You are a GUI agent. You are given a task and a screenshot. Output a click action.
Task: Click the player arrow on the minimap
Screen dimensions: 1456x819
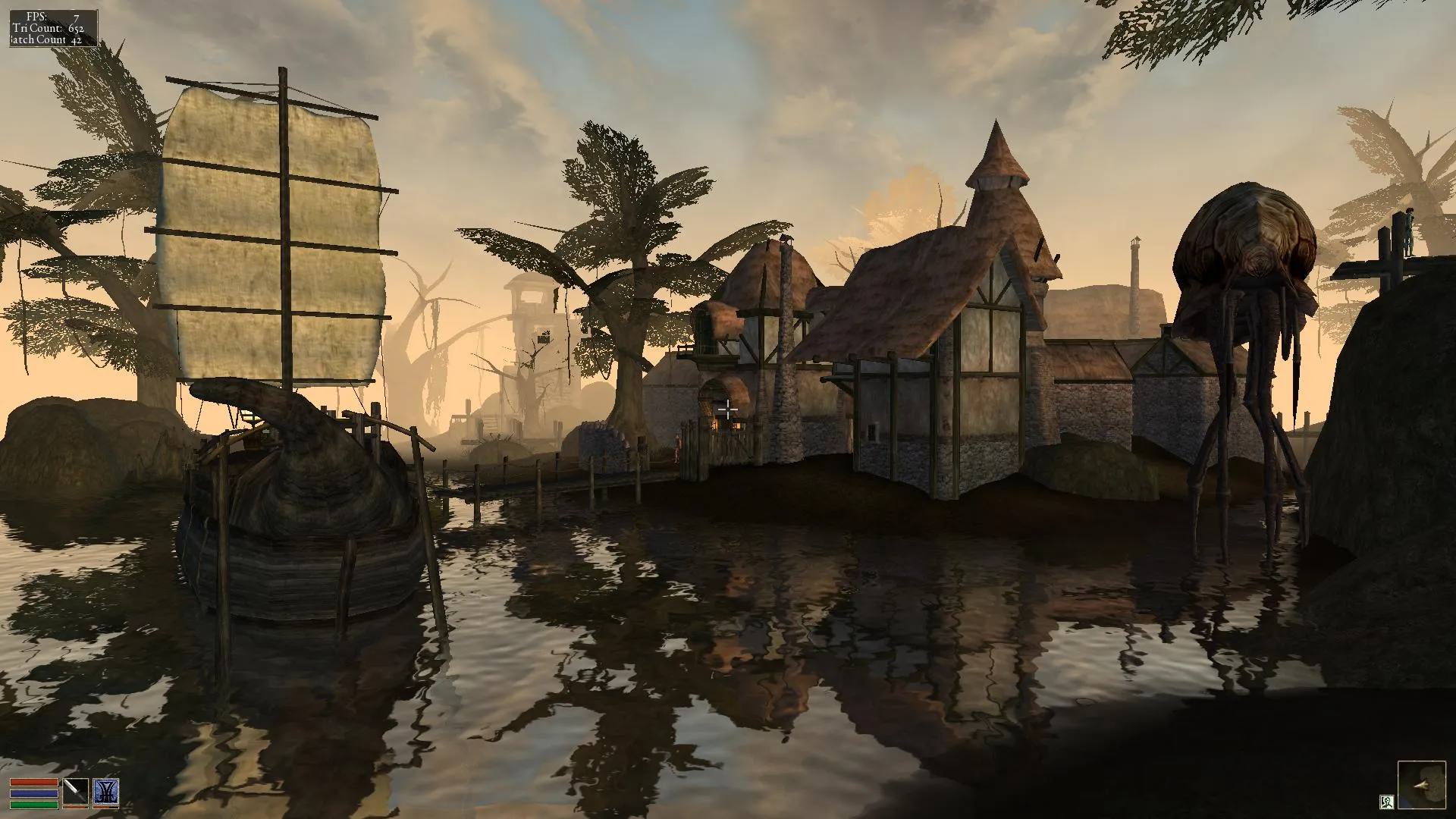[1420, 784]
